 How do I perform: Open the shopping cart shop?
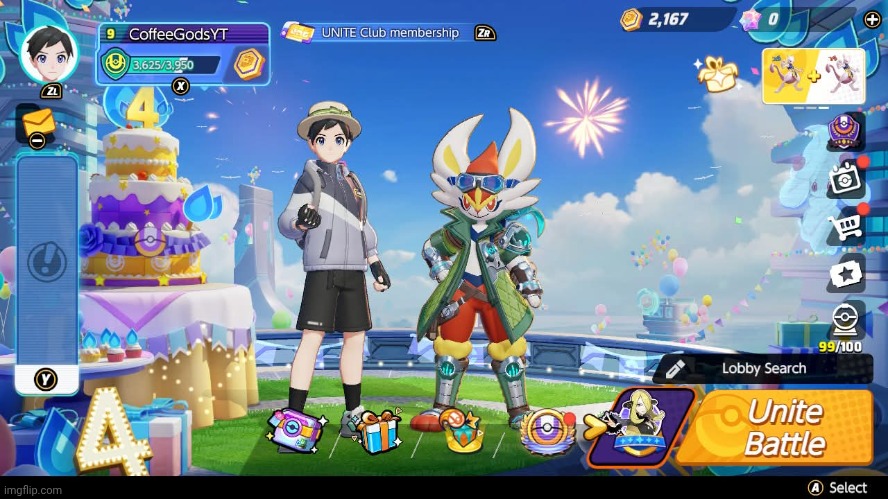click(x=845, y=227)
